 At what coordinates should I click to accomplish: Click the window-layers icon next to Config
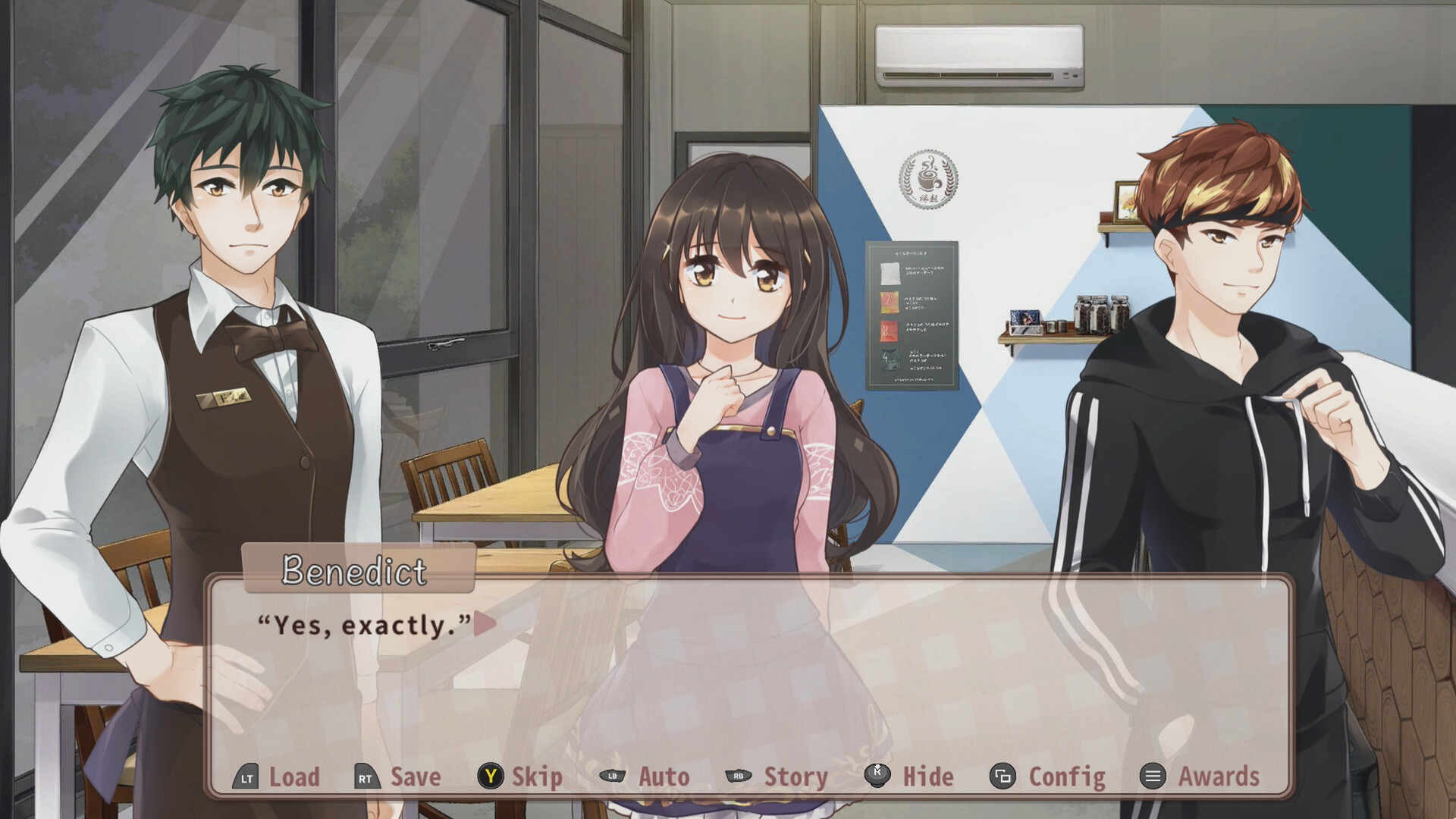[1001, 777]
